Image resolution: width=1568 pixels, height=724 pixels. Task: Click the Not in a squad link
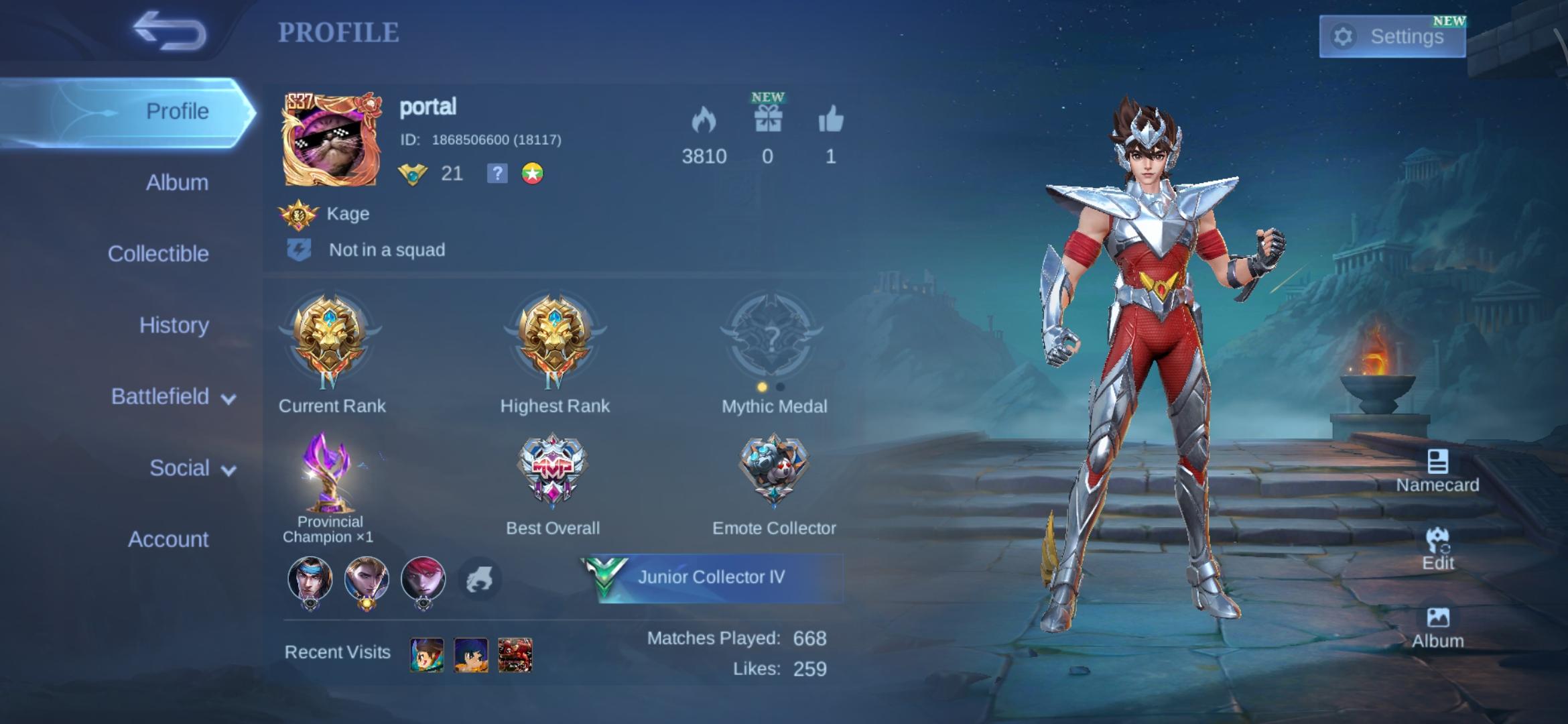coord(386,250)
